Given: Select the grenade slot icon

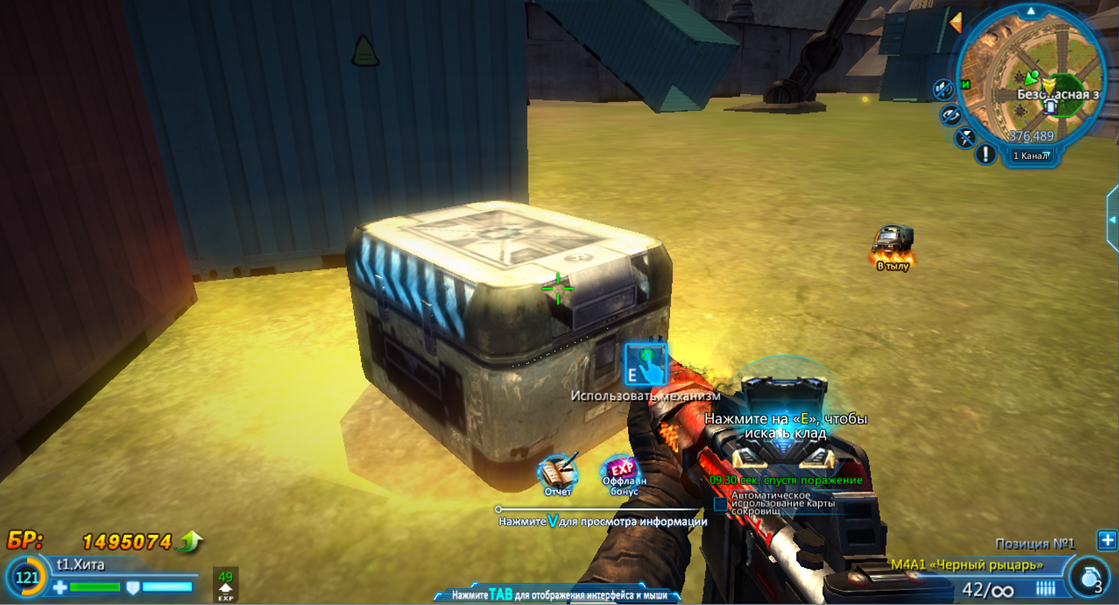Looking at the screenshot, I should pos(1087,577).
